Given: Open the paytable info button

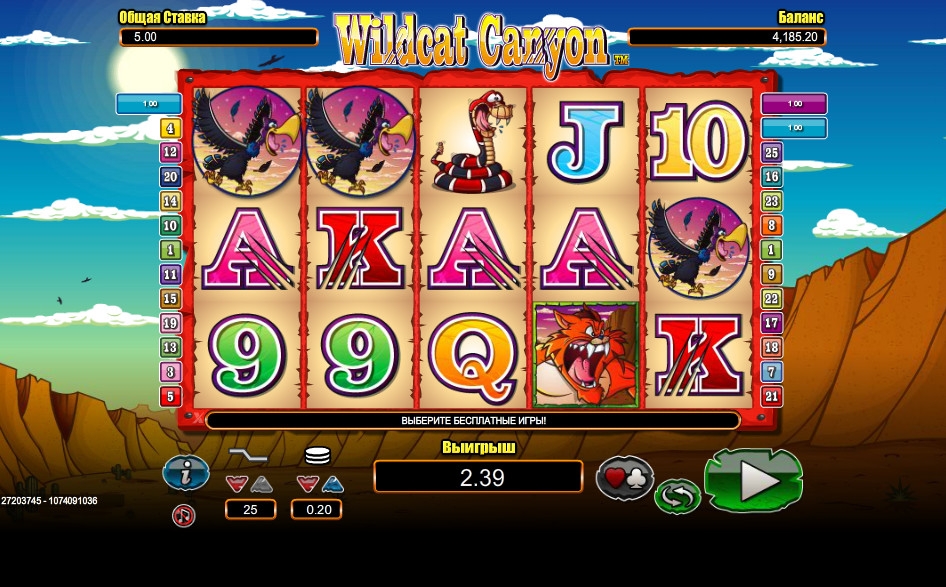Looking at the screenshot, I should (185, 473).
